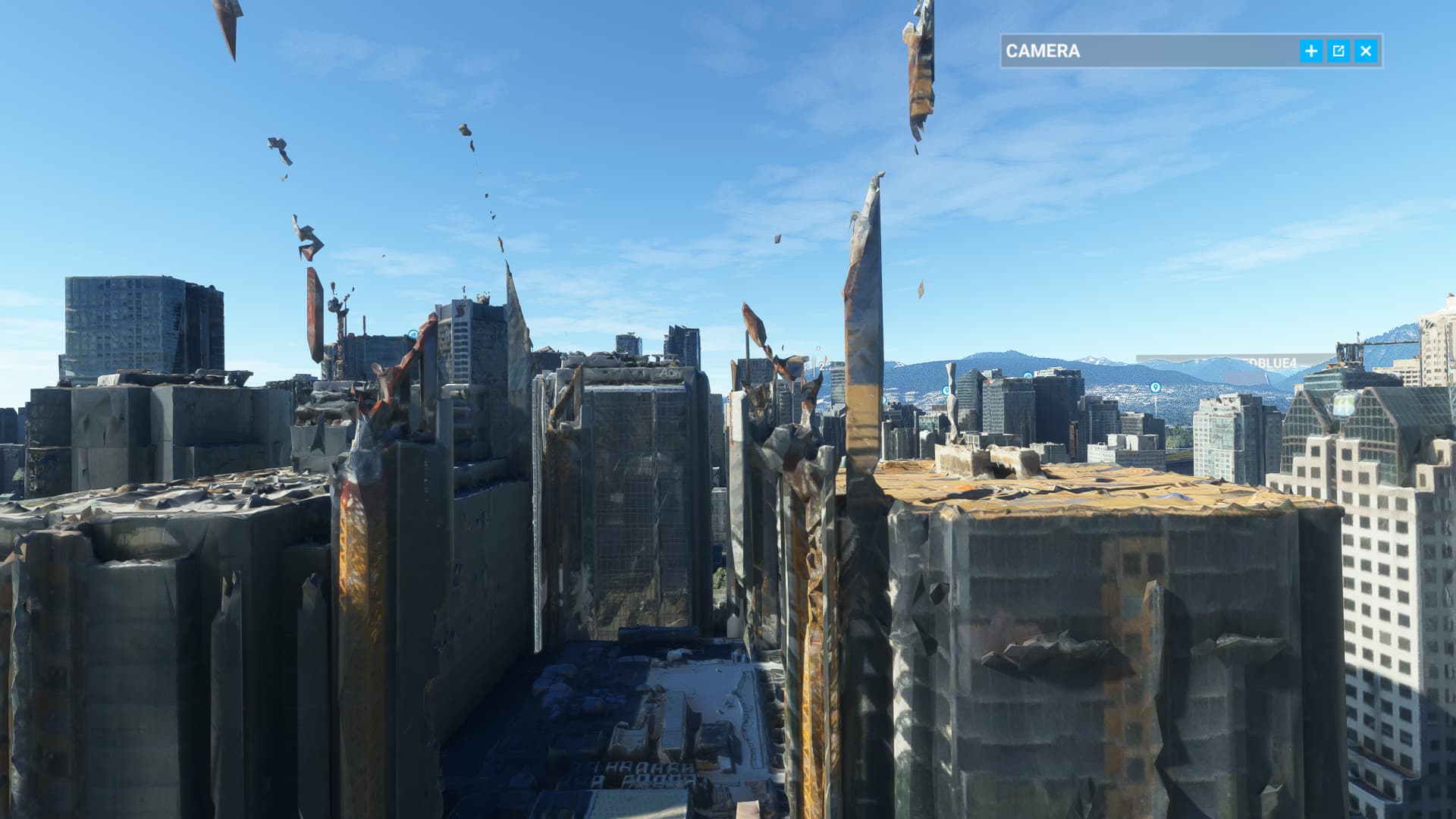The width and height of the screenshot is (1456, 819).
Task: Close the CAMERA panel with the X
Action: click(1366, 51)
